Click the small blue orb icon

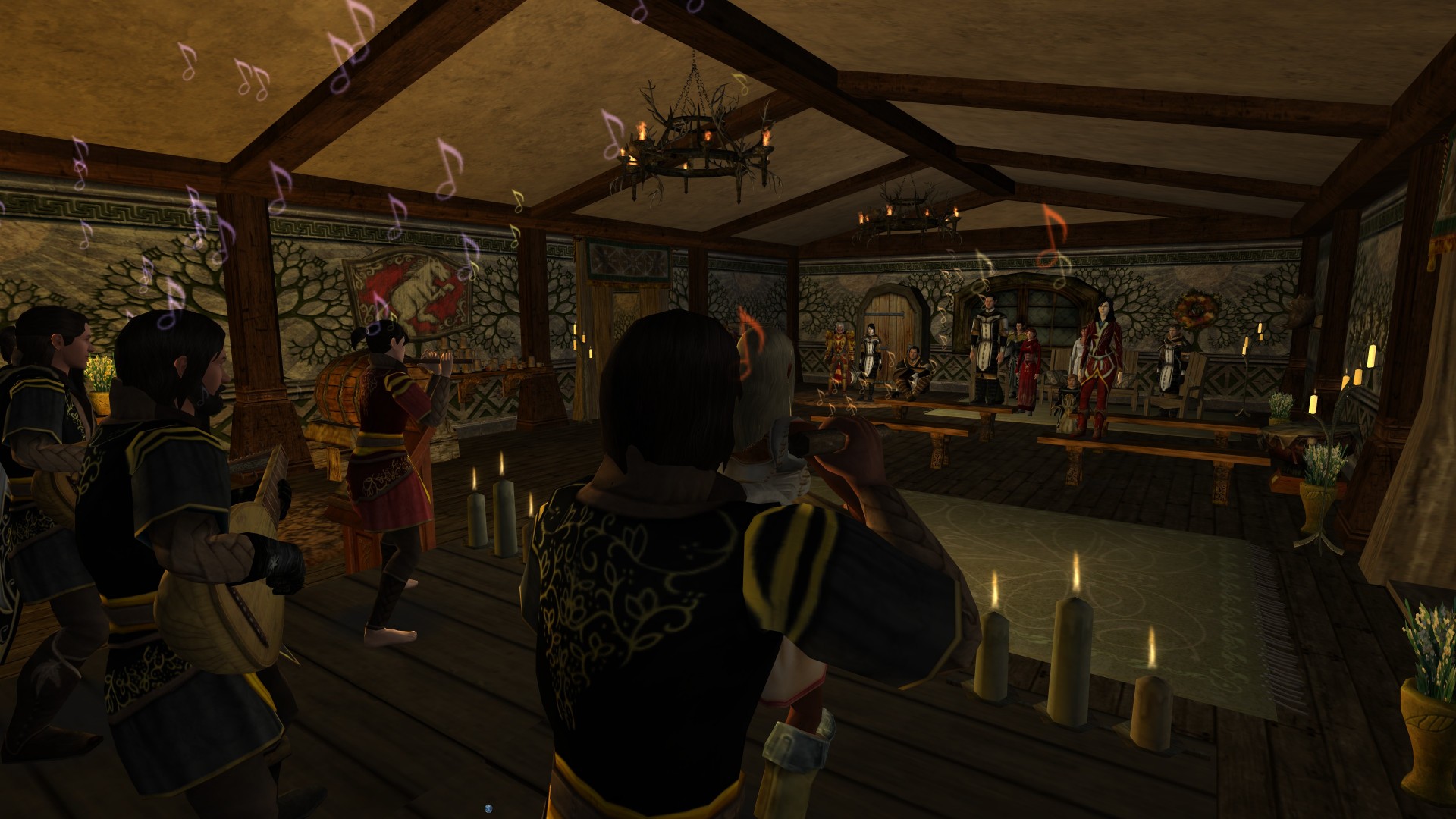pos(490,808)
